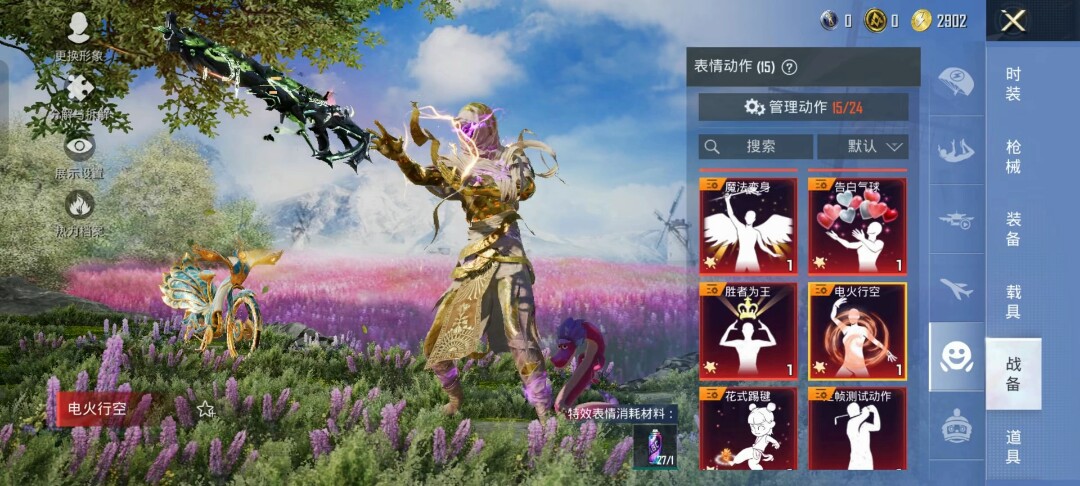Screen dimensions: 1080x486
Task: Select the 花式踢毽 emote
Action: click(x=748, y=430)
